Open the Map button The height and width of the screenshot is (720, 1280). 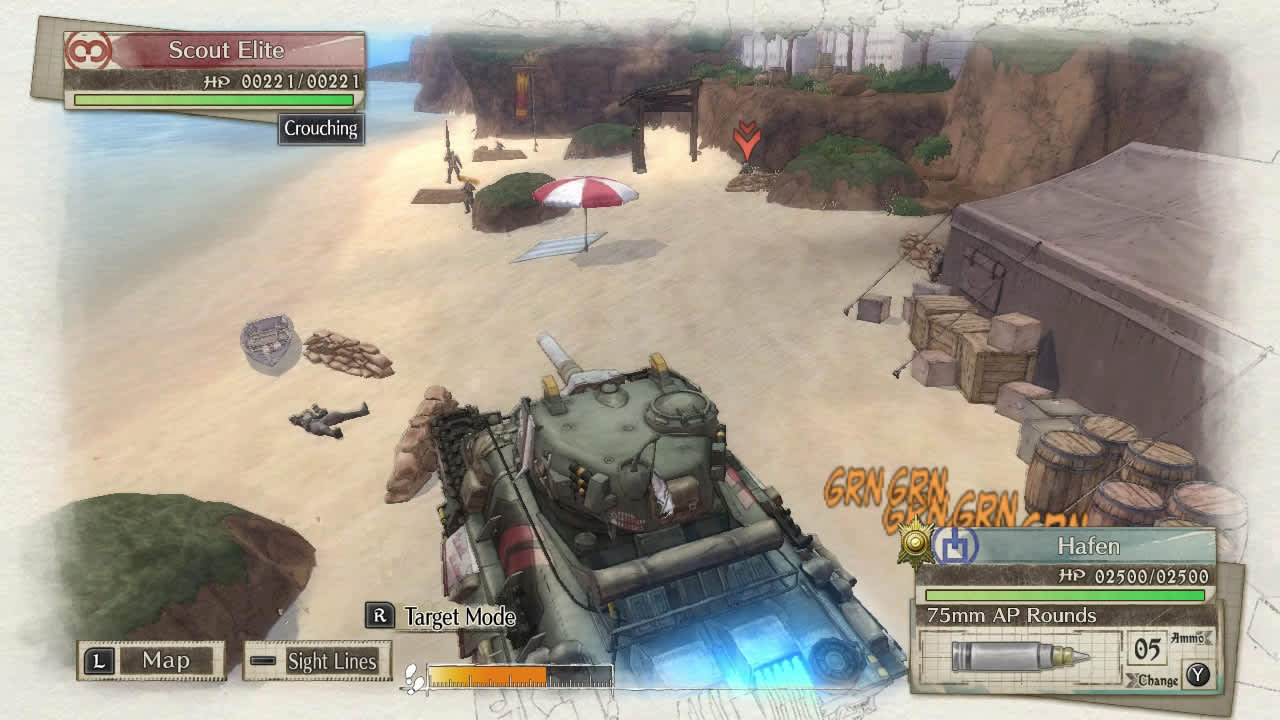(151, 660)
